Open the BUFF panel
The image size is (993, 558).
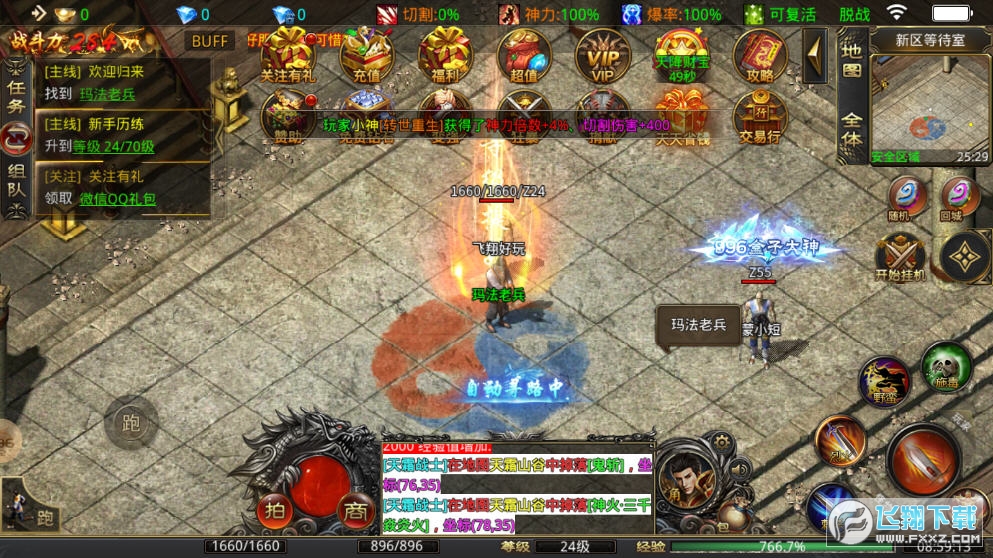pyautogui.click(x=210, y=41)
